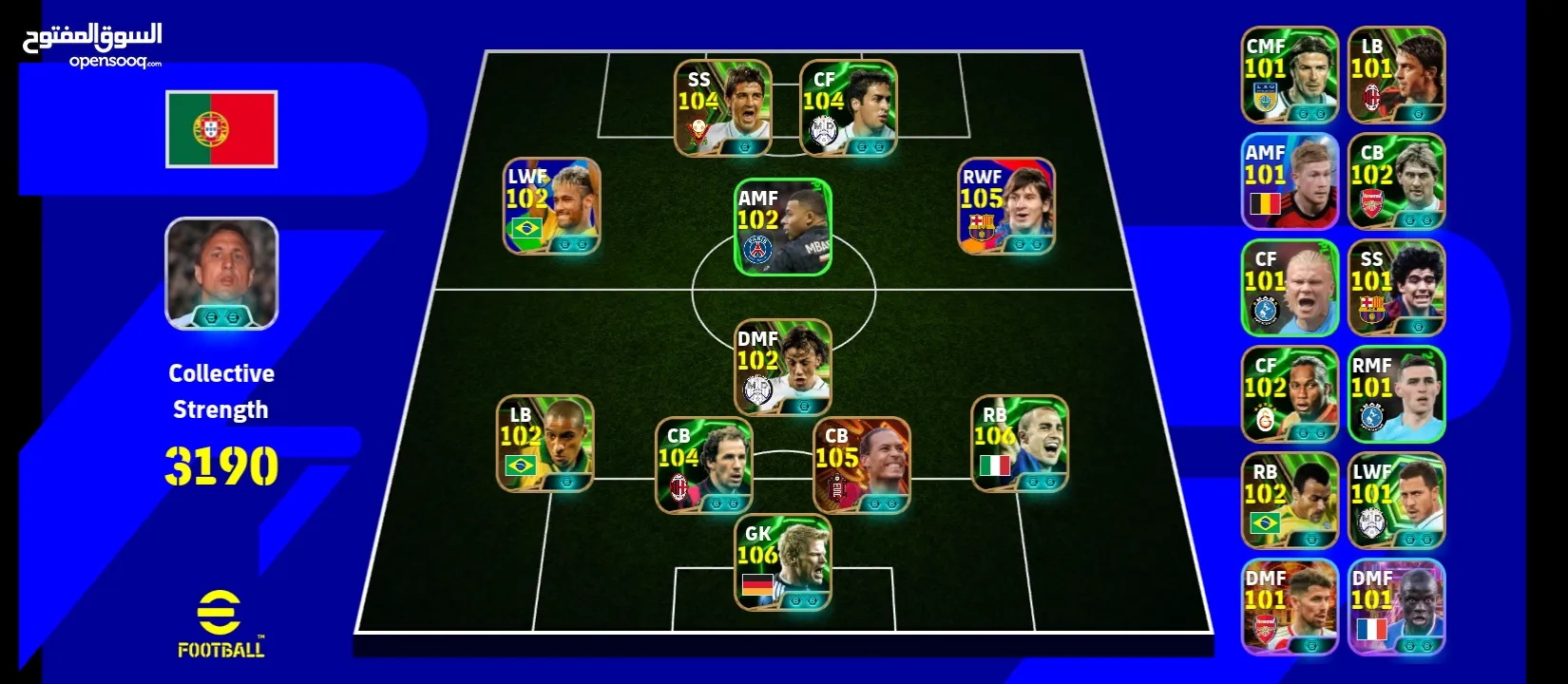
Task: Select the DMF 102 card on the pitch
Action: point(783,368)
